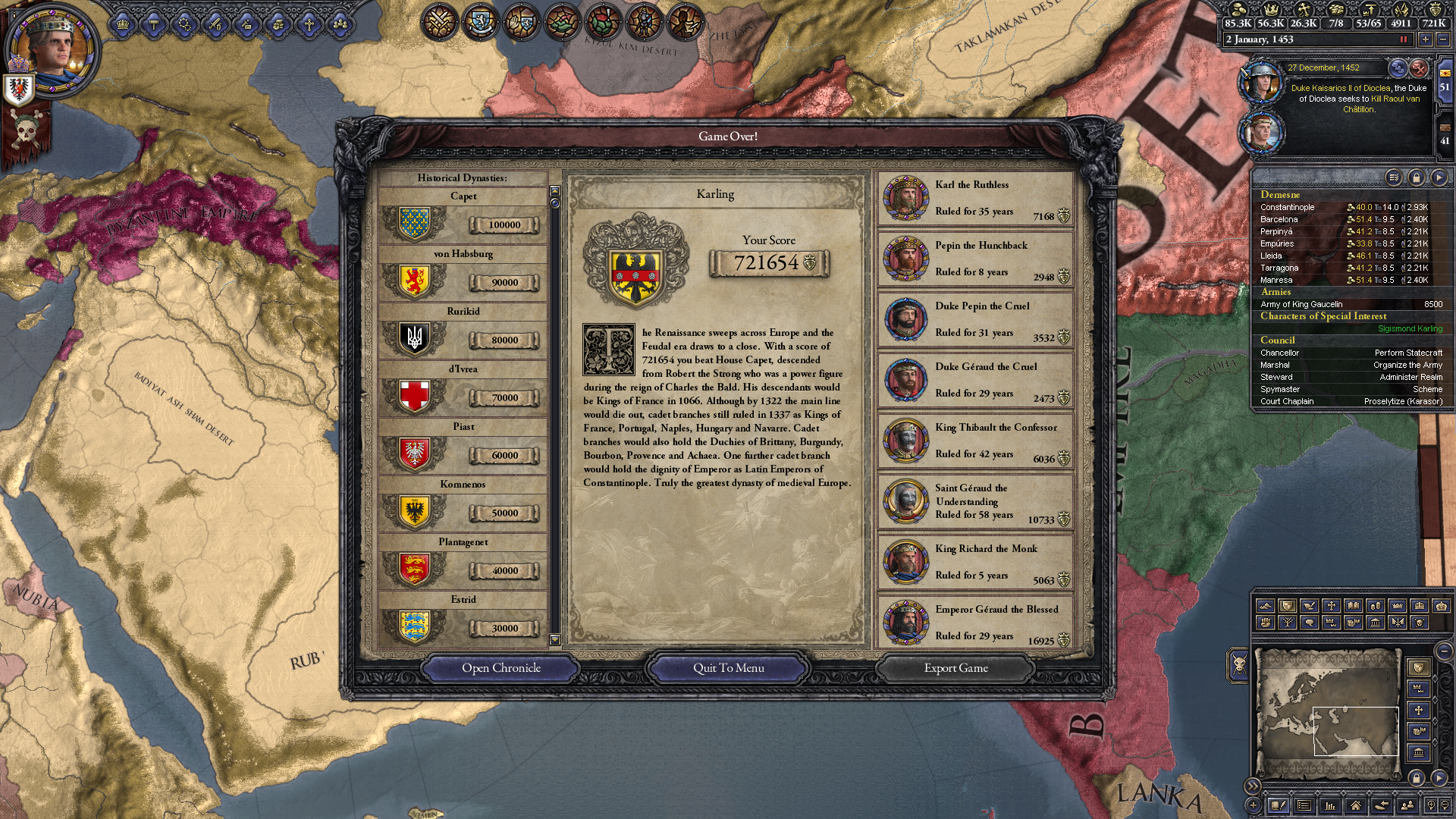Select Army of King Gaucelin
This screenshot has height=819, width=1456.
point(1301,304)
